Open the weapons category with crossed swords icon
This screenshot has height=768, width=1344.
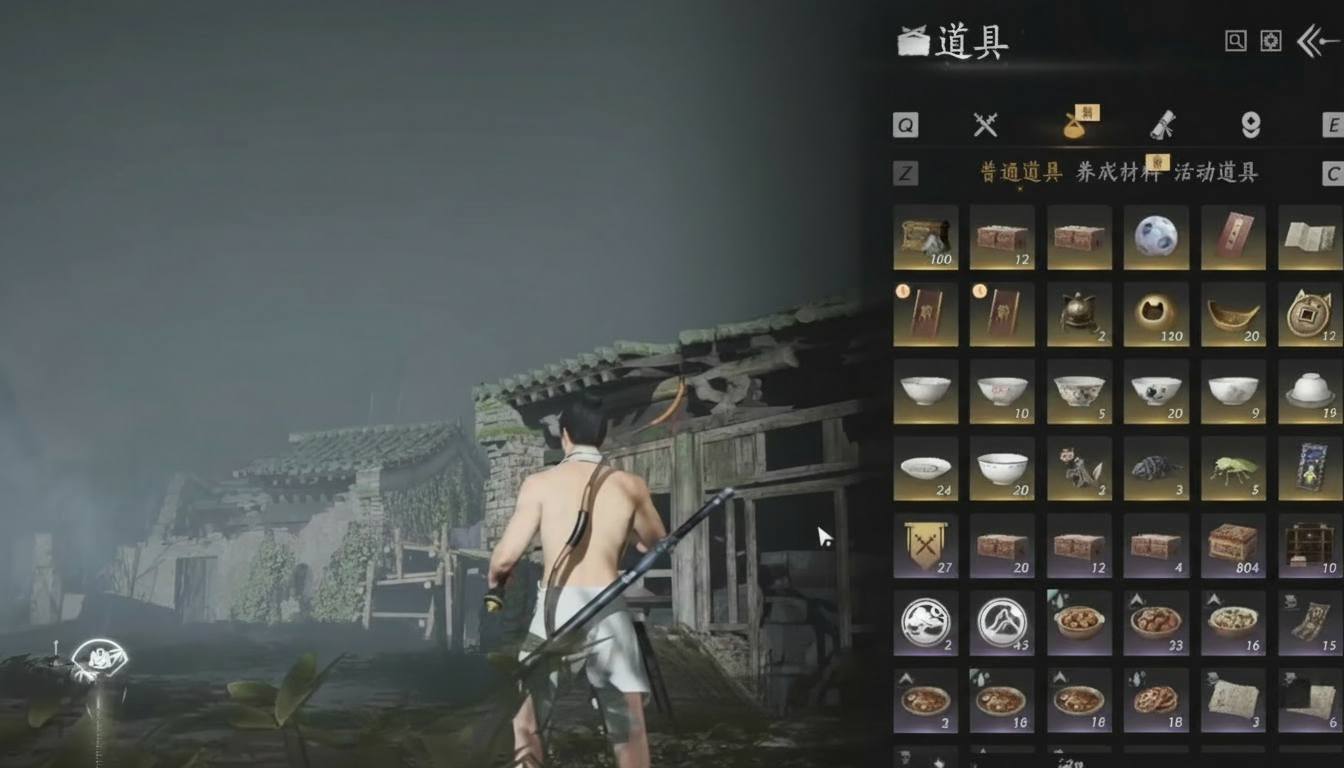(x=985, y=124)
